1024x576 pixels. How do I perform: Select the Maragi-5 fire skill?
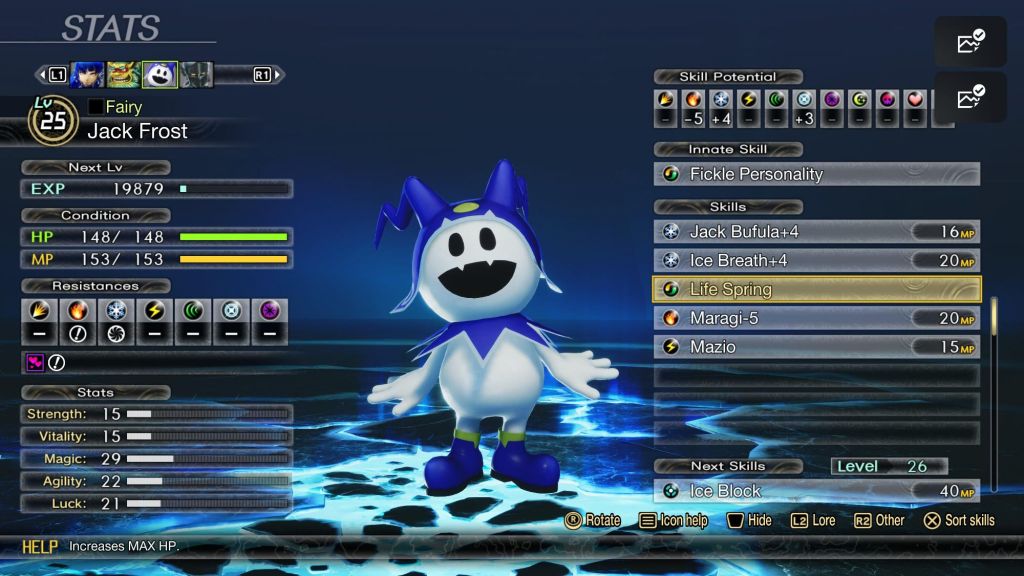pos(816,318)
